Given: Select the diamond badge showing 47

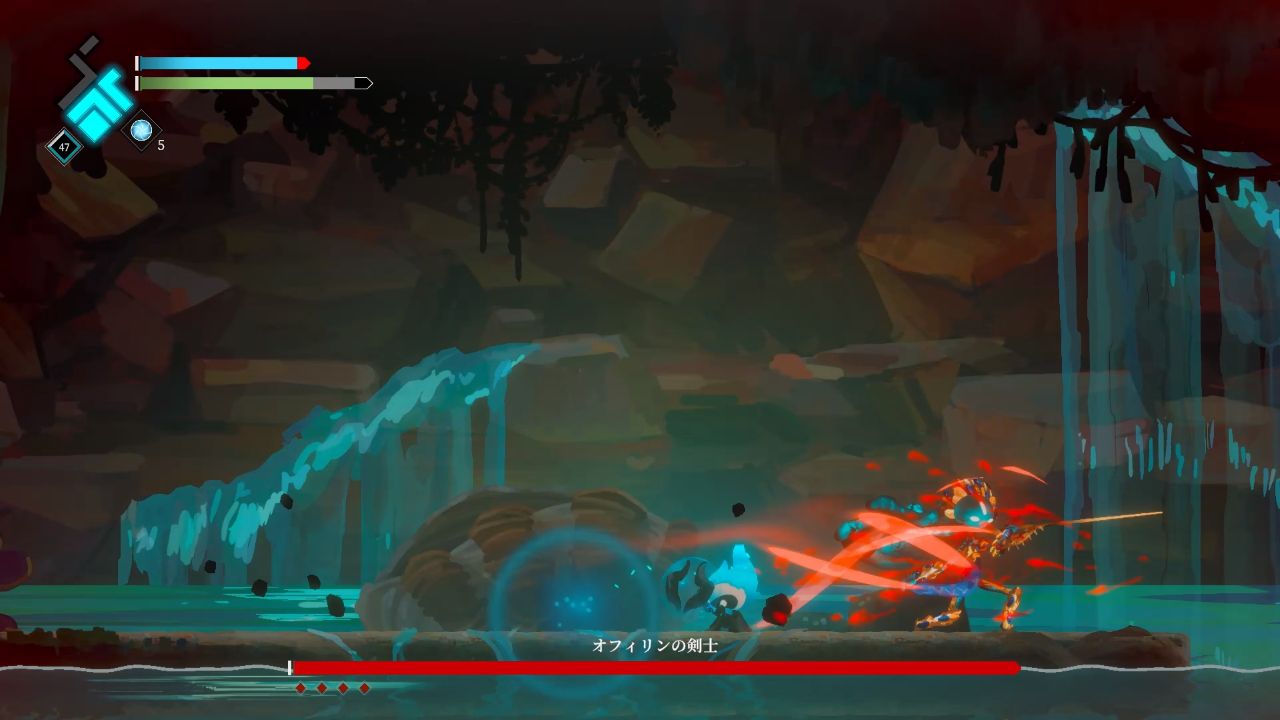Looking at the screenshot, I should click(65, 148).
